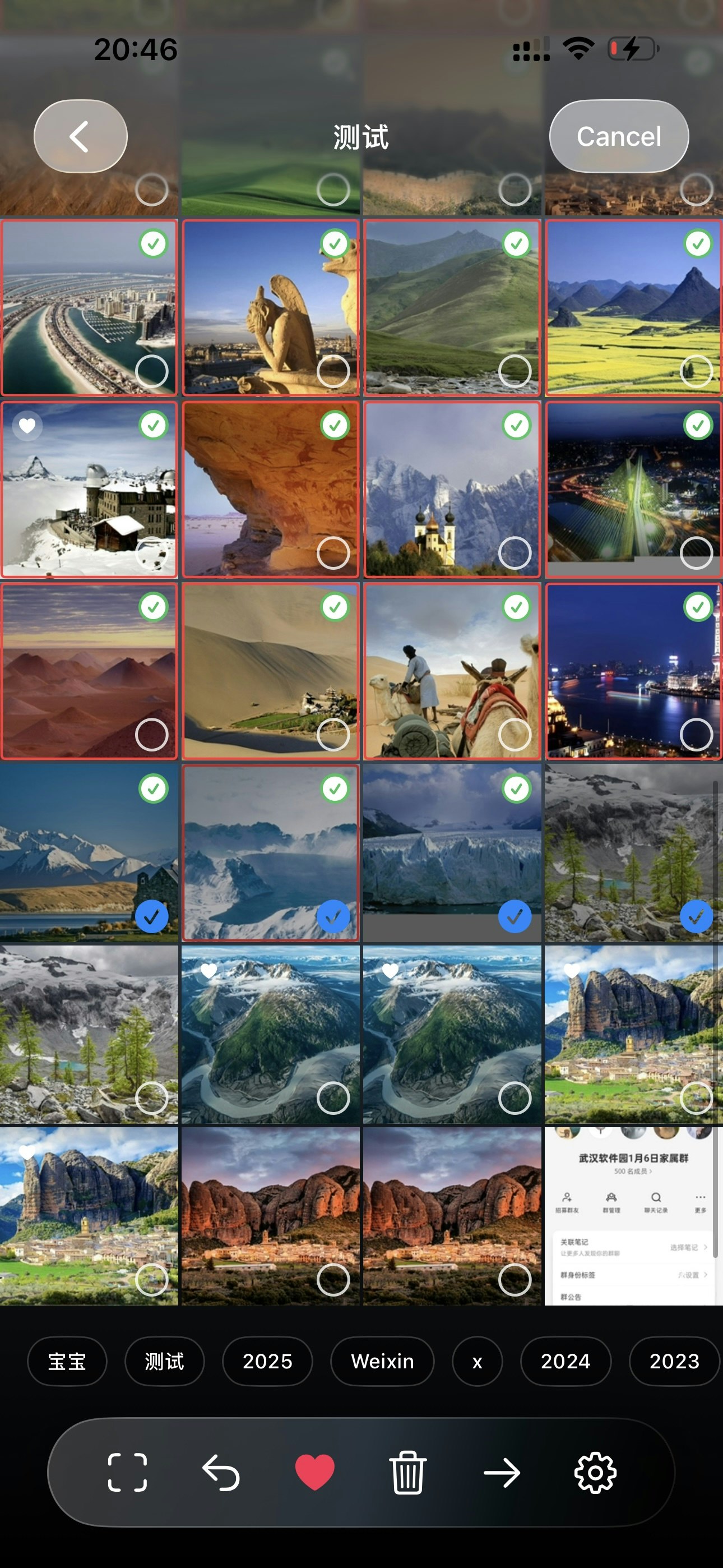Deselect the blue checkmark on the glacier wall photo
The image size is (723, 1568).
pos(515,914)
